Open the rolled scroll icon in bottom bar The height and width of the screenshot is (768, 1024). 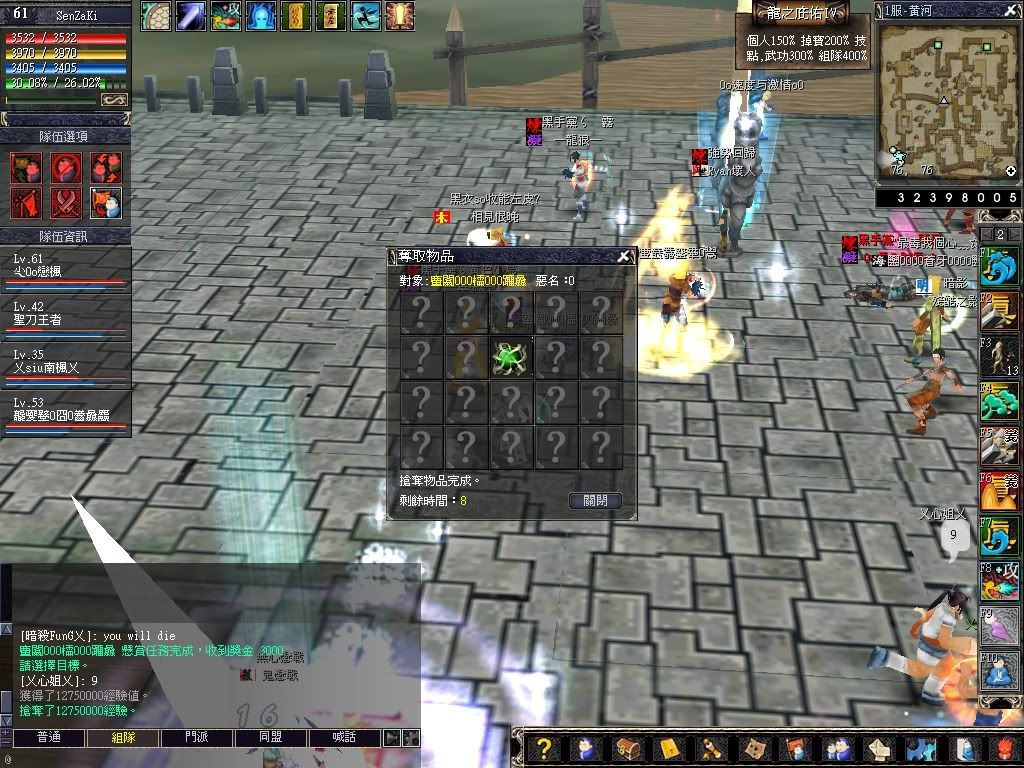[x=711, y=748]
